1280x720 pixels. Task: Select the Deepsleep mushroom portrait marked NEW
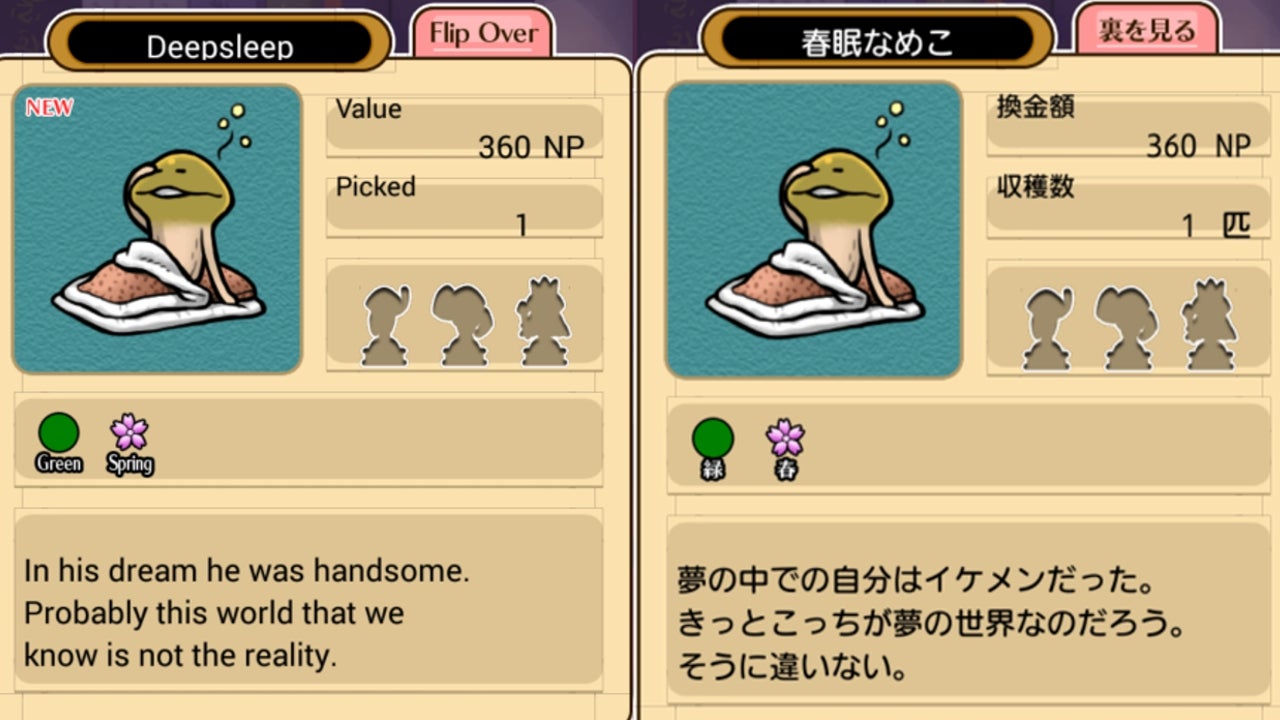click(157, 229)
